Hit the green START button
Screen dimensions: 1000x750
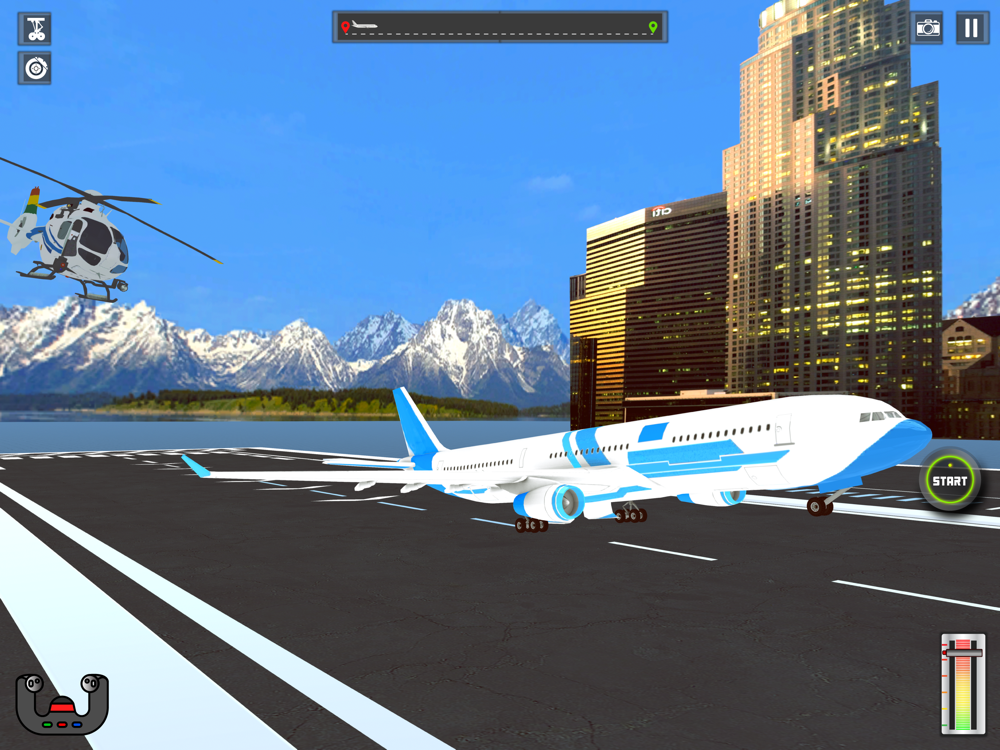pyautogui.click(x=949, y=481)
